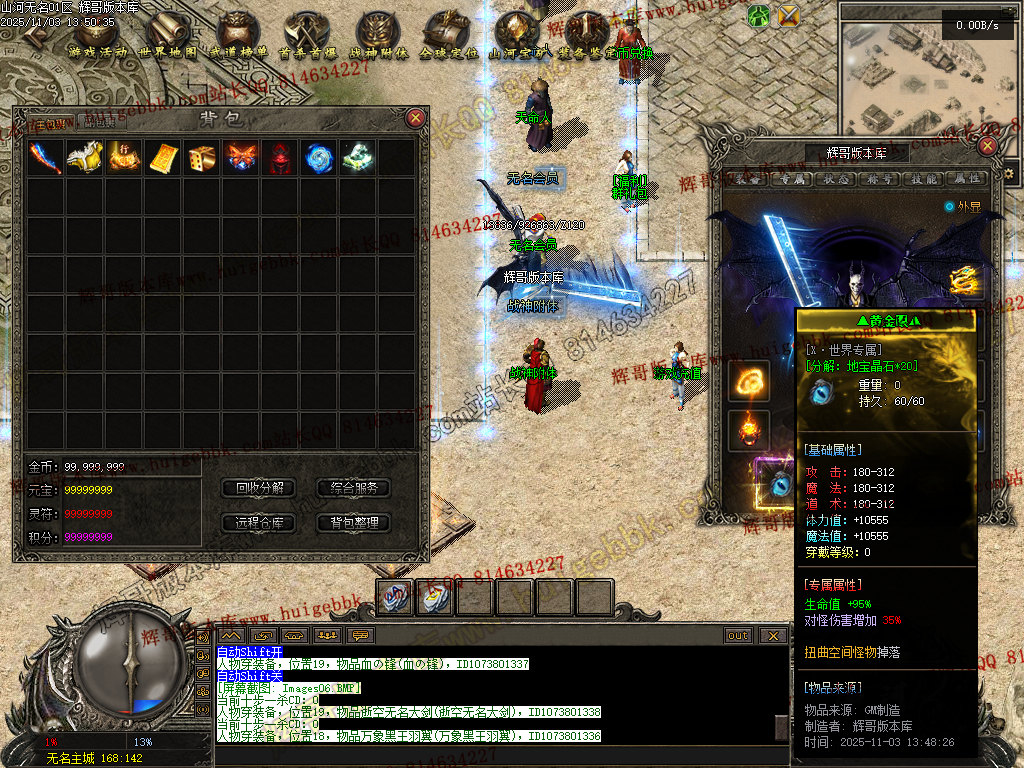Close the character equipment panel
The image size is (1024, 768).
click(x=988, y=146)
